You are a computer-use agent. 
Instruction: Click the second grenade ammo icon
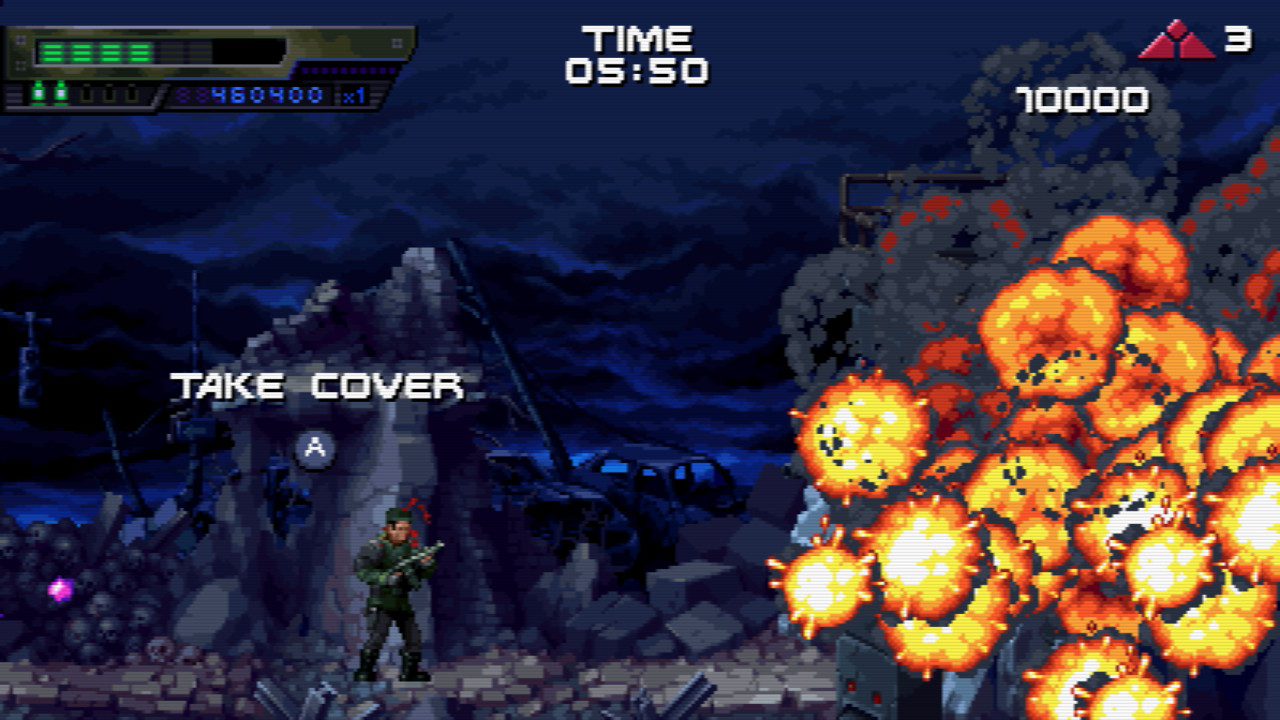pyautogui.click(x=60, y=93)
